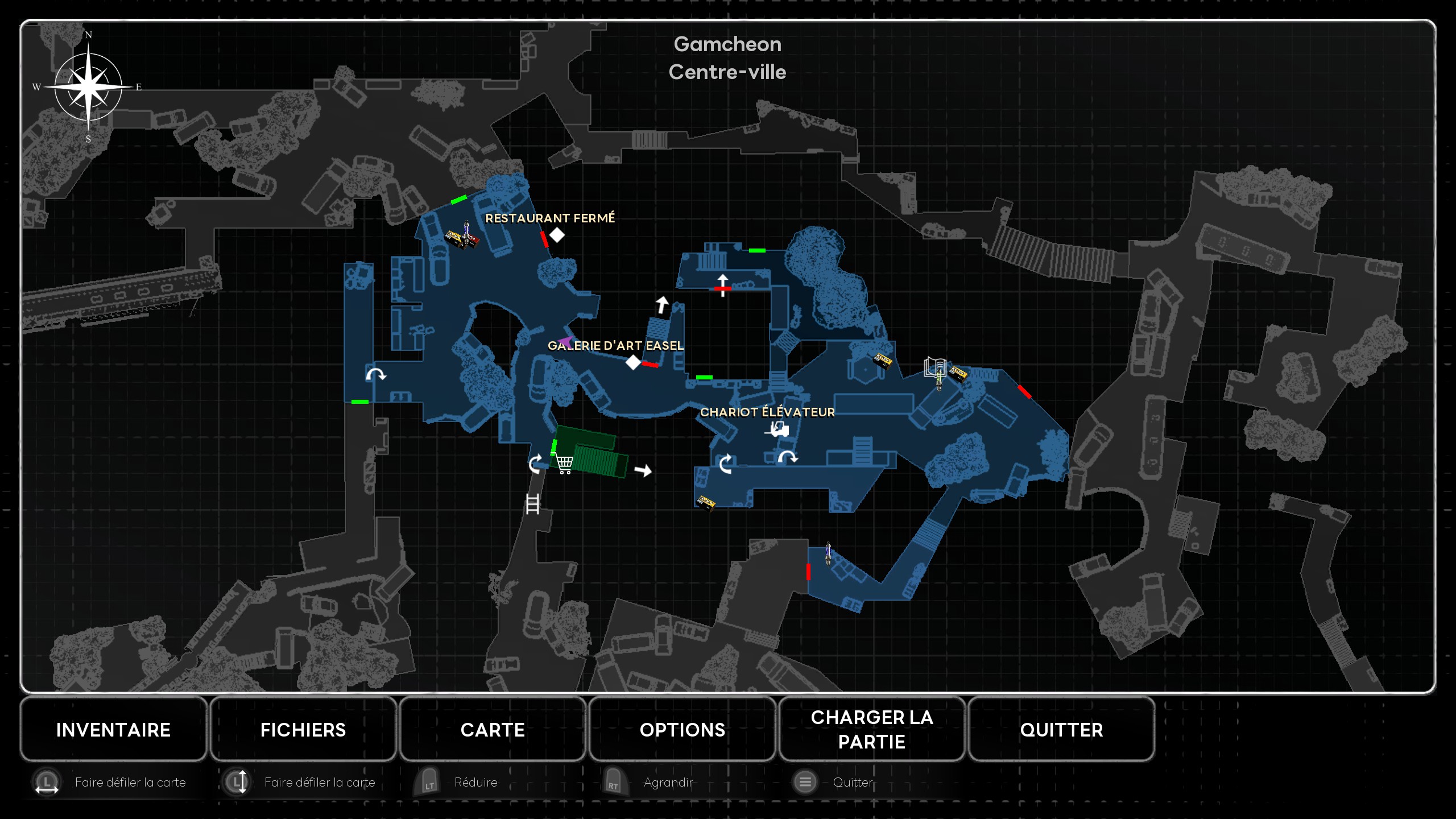Choose CHARGER LA PARTIE
Image resolution: width=1456 pixels, height=819 pixels.
tap(871, 730)
